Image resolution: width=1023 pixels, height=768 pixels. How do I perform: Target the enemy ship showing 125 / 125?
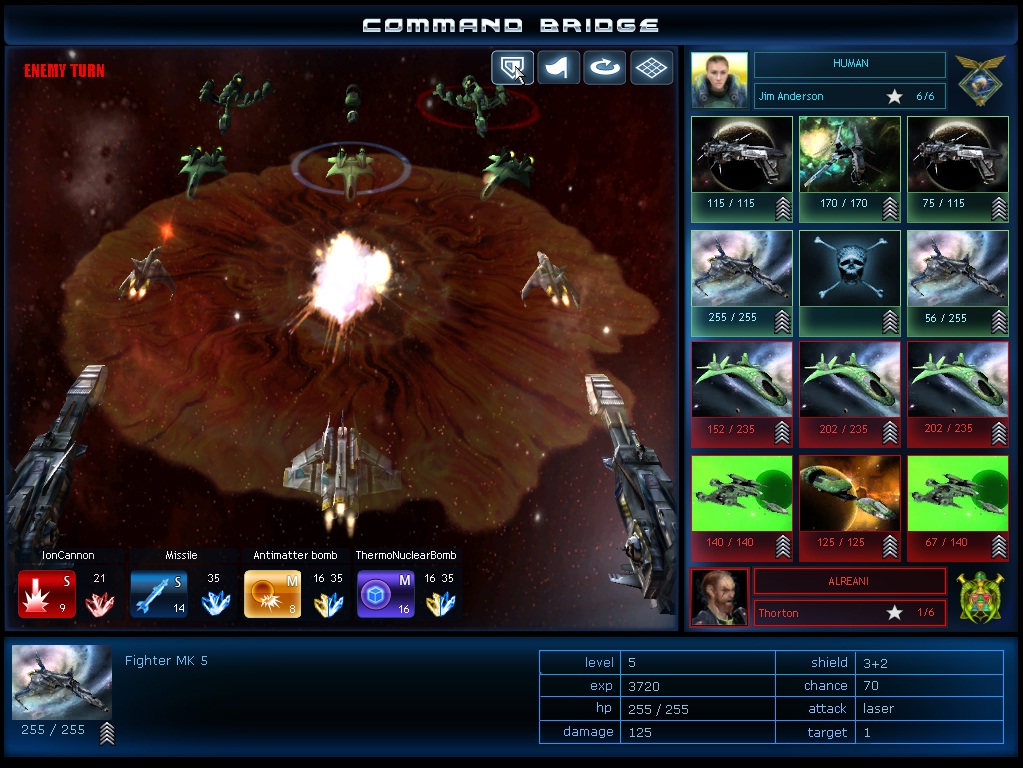[850, 508]
